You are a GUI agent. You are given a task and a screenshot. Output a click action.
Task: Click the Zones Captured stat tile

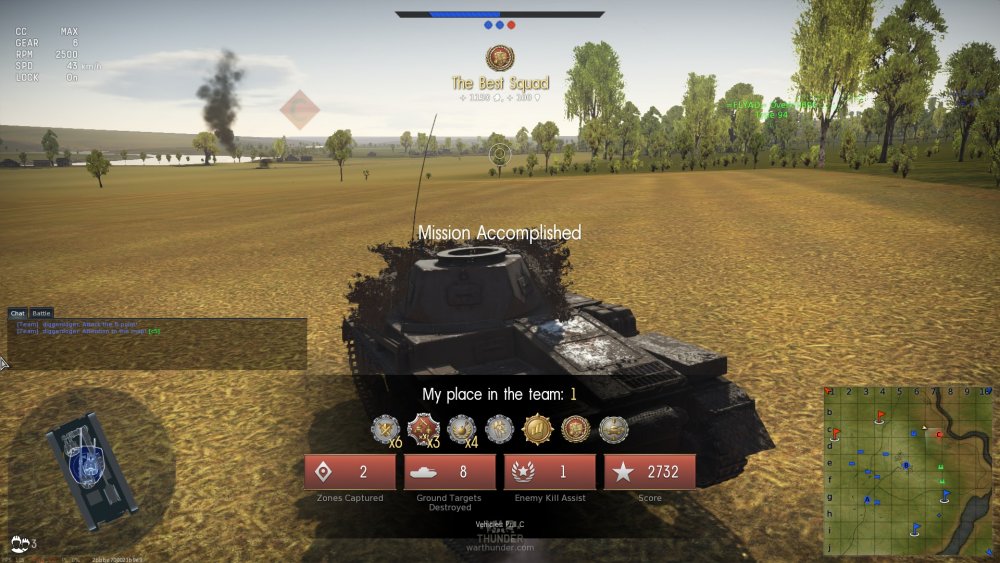[350, 472]
